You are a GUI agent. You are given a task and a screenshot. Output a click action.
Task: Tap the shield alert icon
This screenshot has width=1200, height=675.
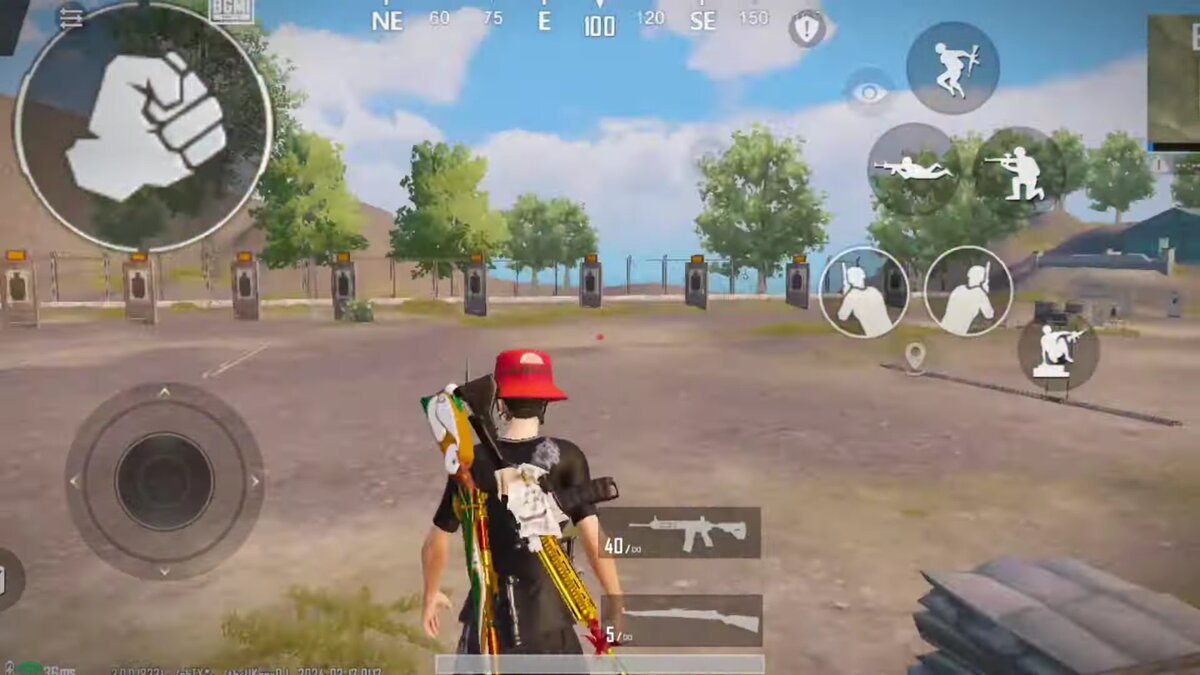tap(807, 28)
